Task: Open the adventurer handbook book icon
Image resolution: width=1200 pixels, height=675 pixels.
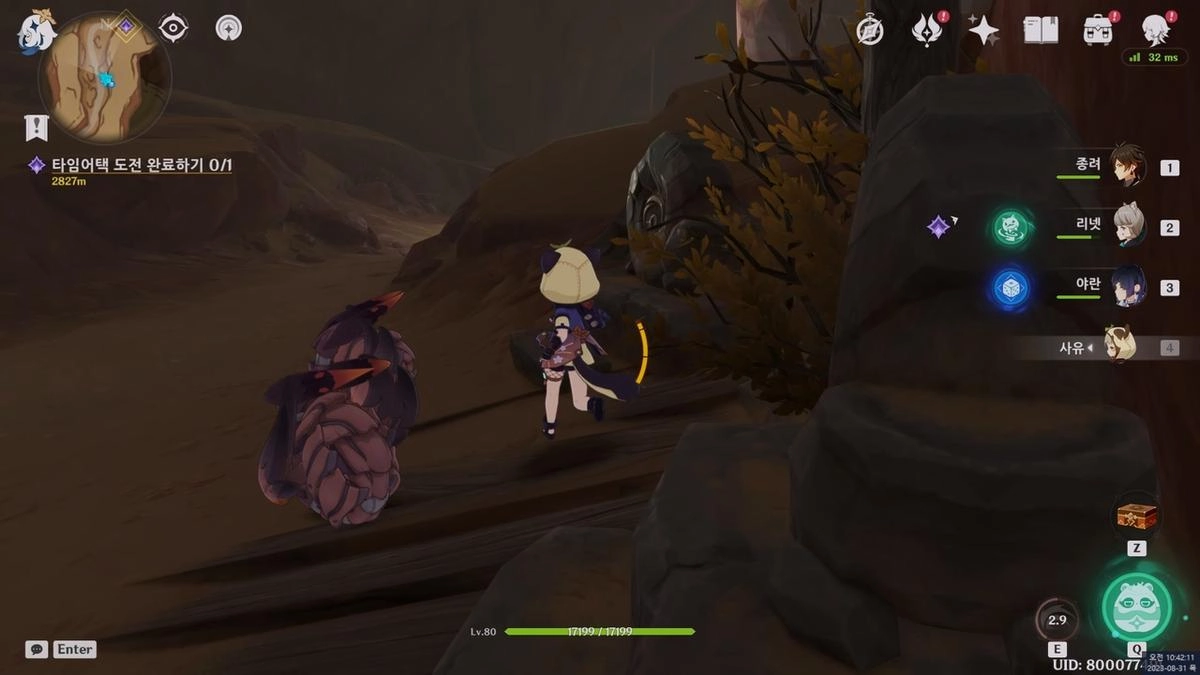Action: 1041,30
